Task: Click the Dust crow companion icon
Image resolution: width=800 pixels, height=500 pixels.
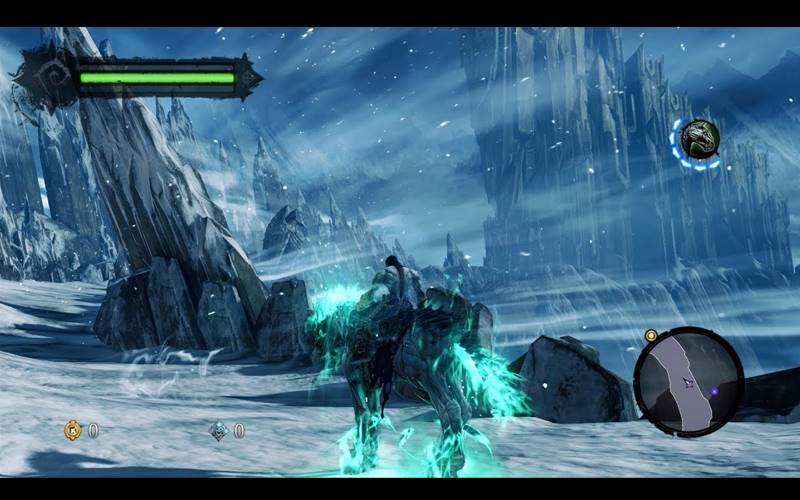Action: pyautogui.click(x=697, y=140)
